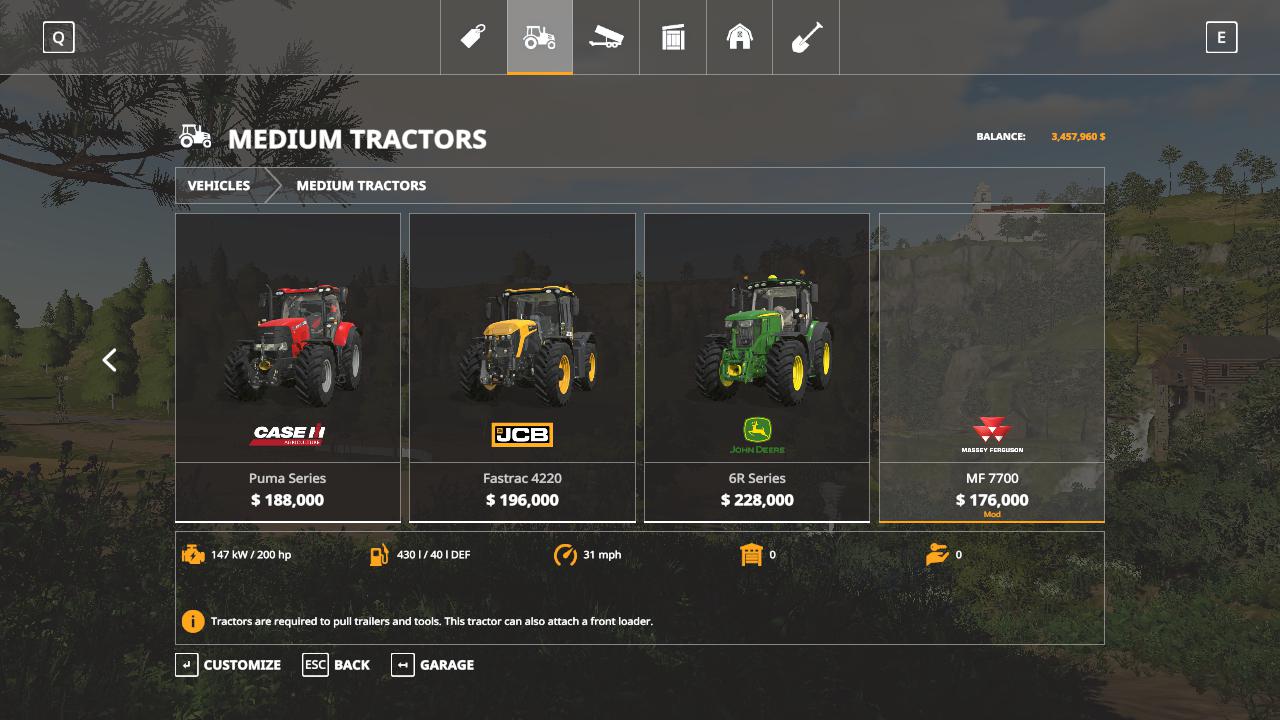Open the price tag shop tab
This screenshot has height=720, width=1280.
click(473, 38)
